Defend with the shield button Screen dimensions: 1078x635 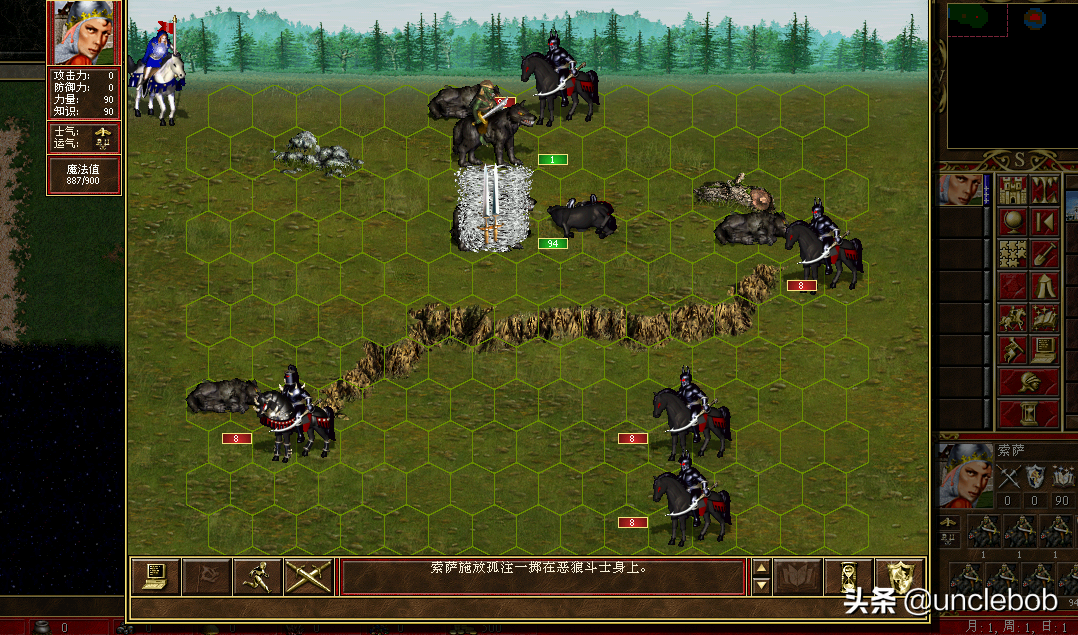[899, 577]
